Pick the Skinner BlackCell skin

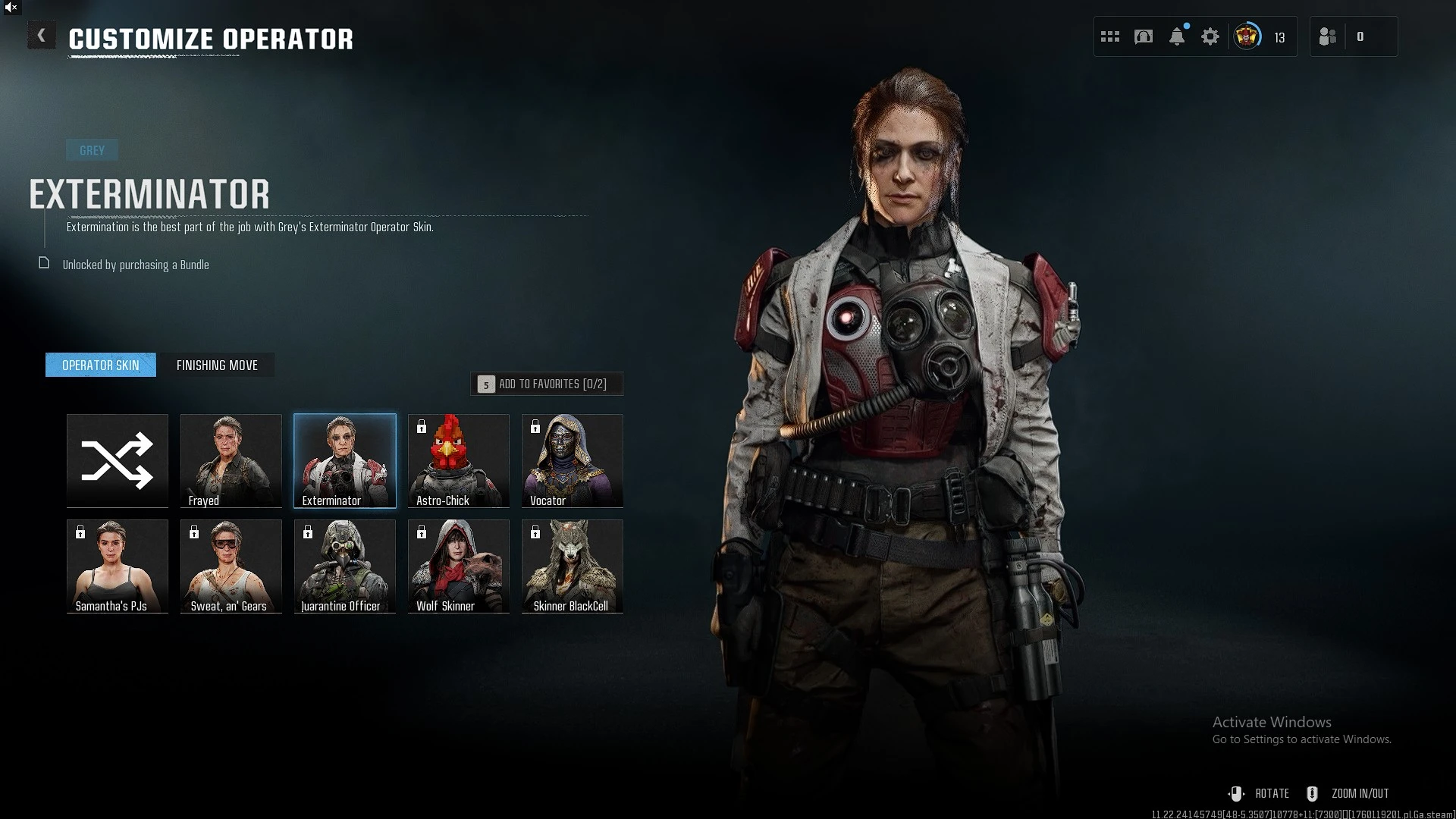point(573,566)
